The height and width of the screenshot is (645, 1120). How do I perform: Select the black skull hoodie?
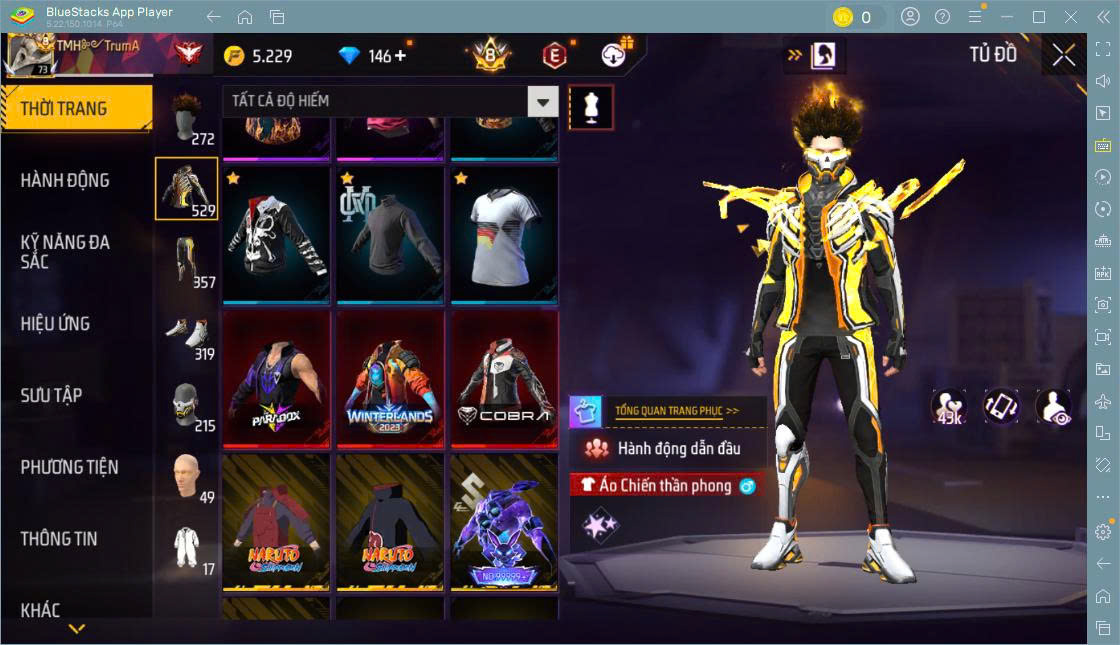point(276,235)
